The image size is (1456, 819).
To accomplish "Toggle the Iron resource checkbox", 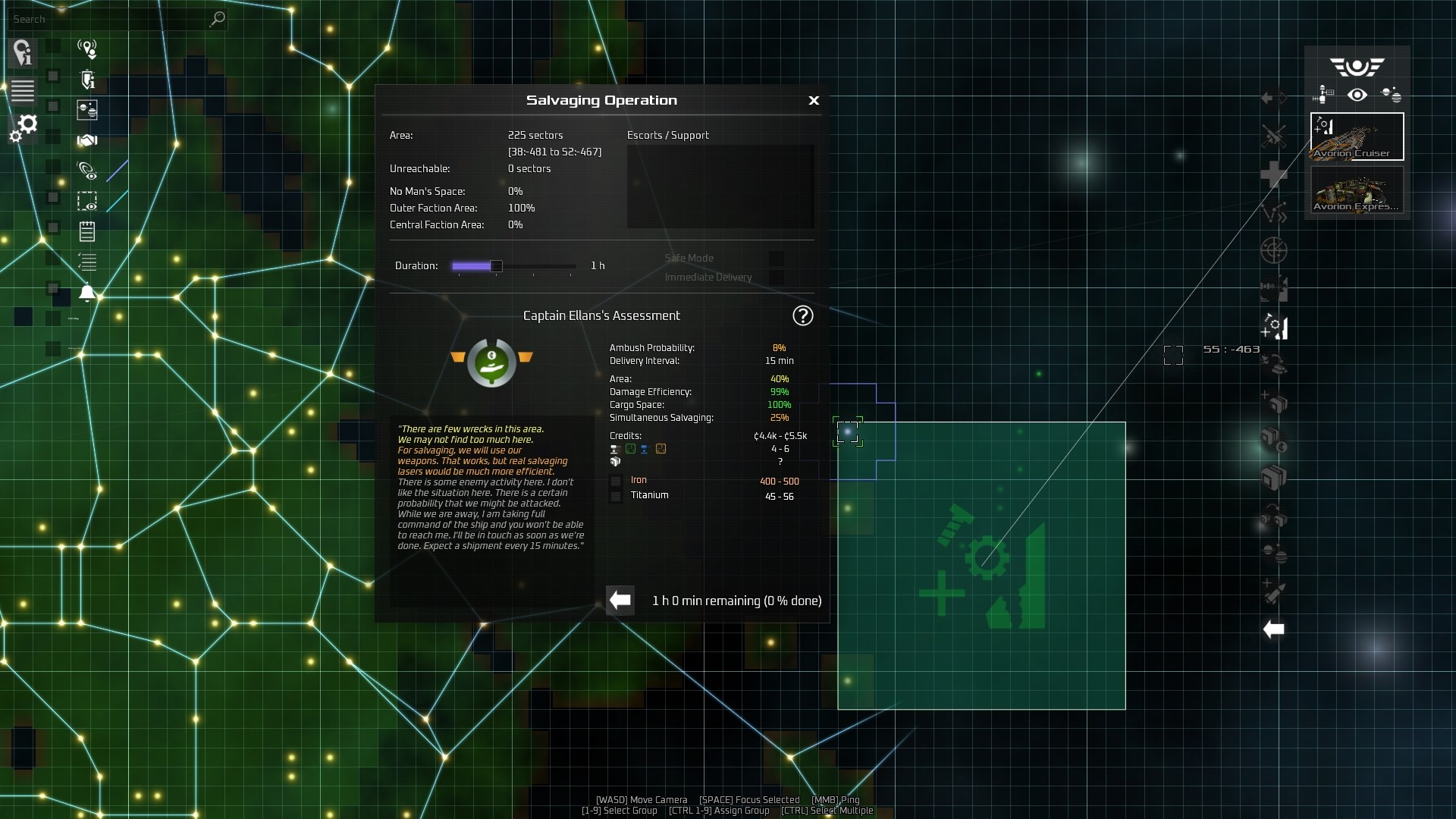I will click(615, 481).
